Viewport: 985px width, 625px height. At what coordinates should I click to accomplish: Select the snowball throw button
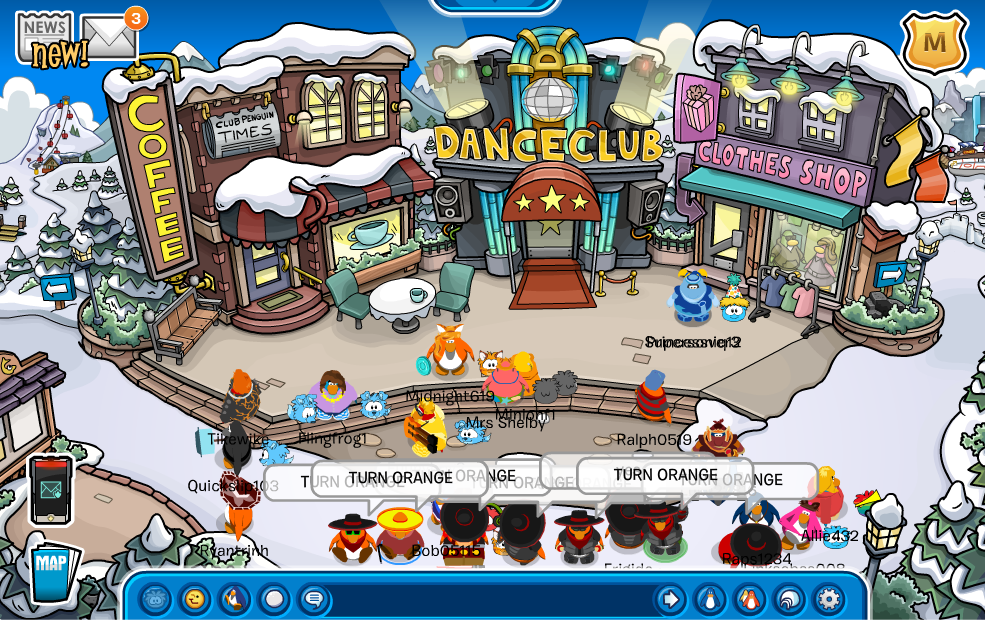[274, 599]
